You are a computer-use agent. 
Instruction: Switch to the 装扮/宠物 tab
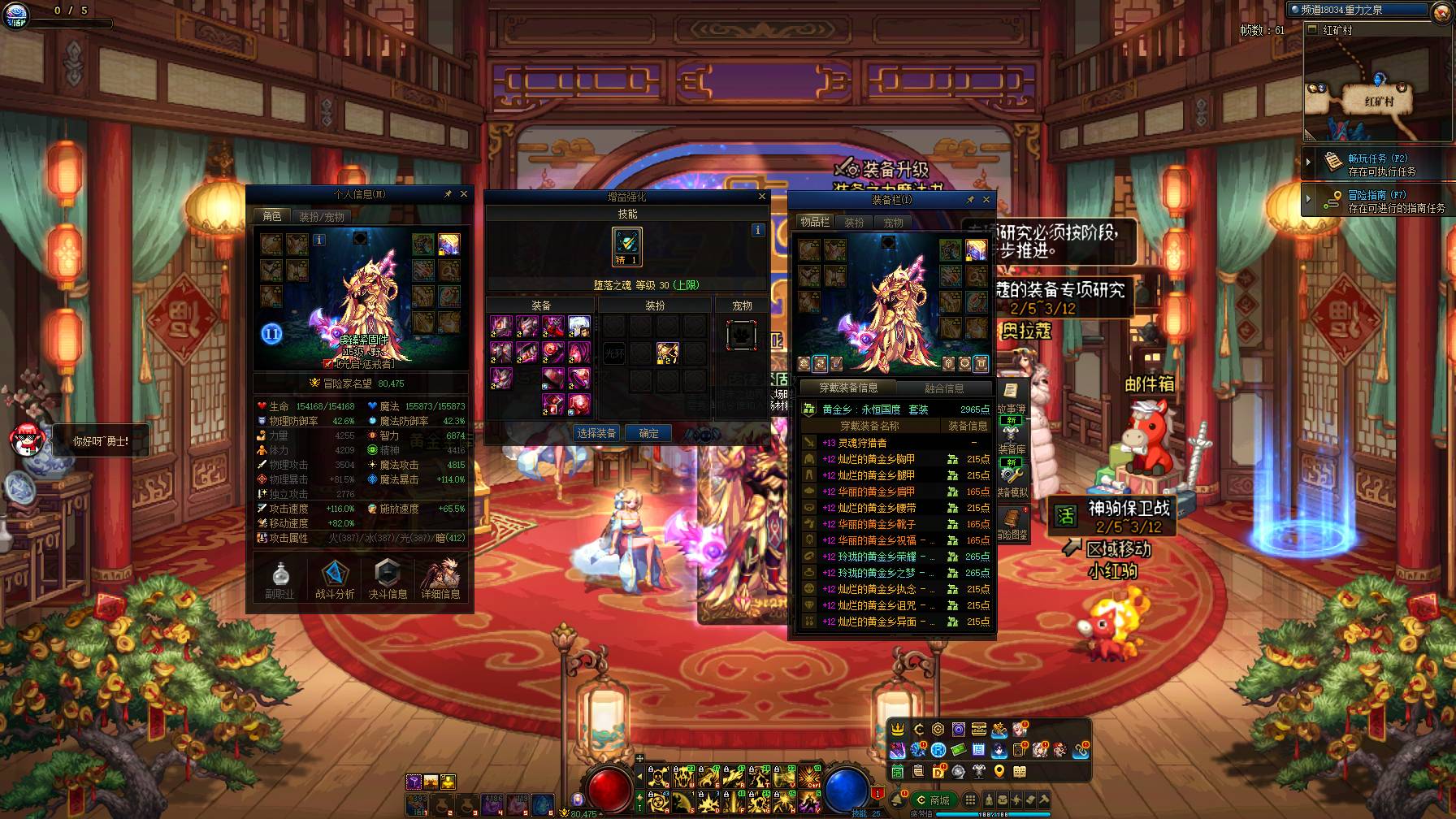point(322,217)
